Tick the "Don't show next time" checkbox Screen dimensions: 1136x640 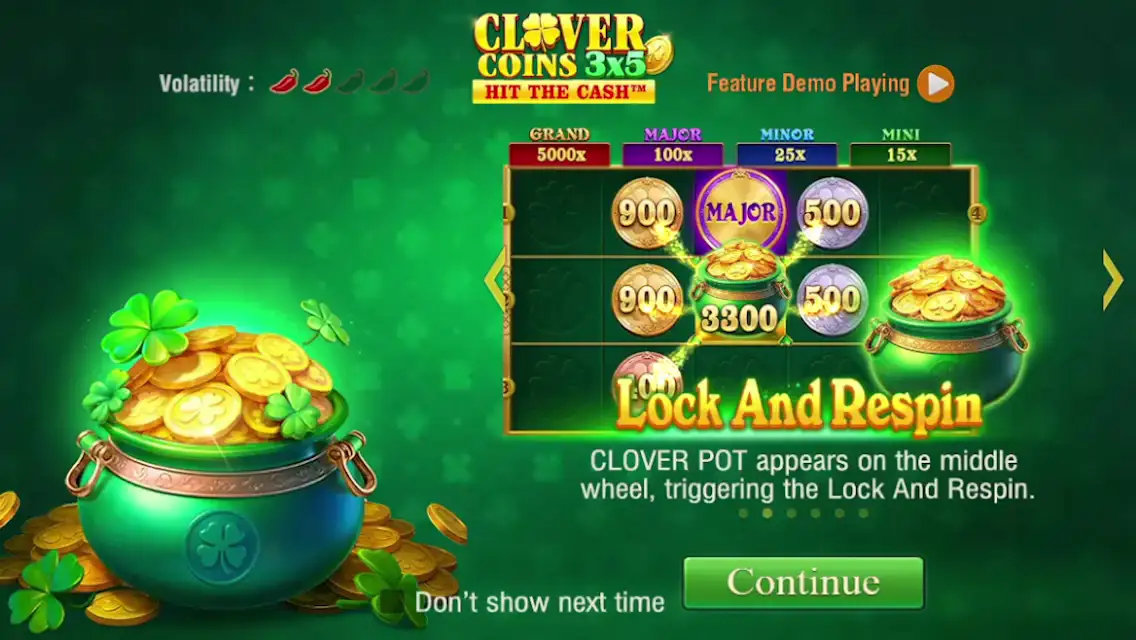[390, 602]
